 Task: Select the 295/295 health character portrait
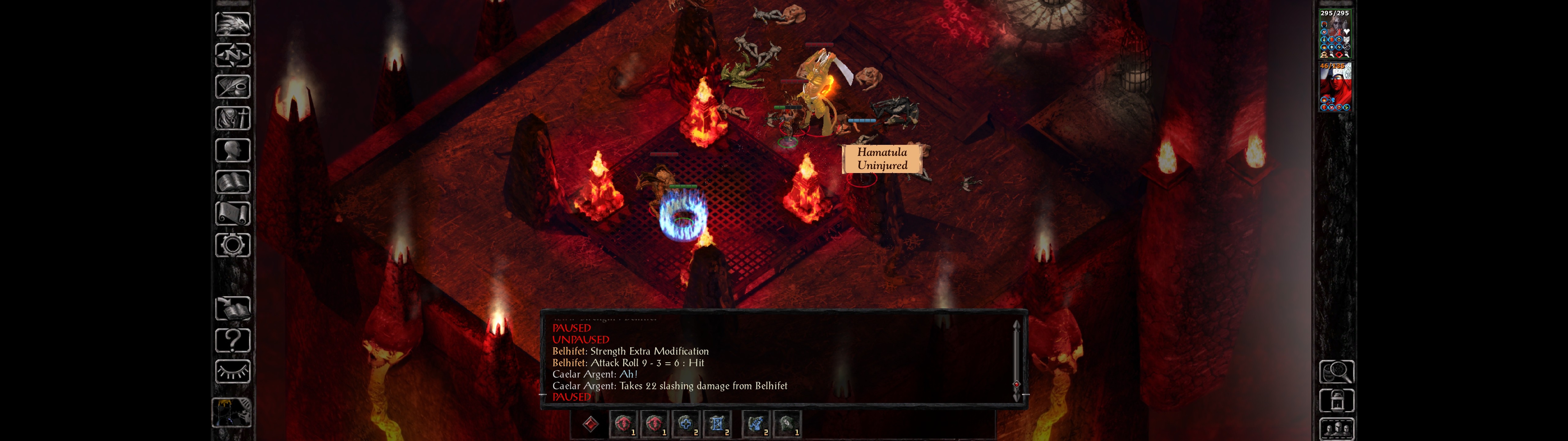tap(1335, 35)
